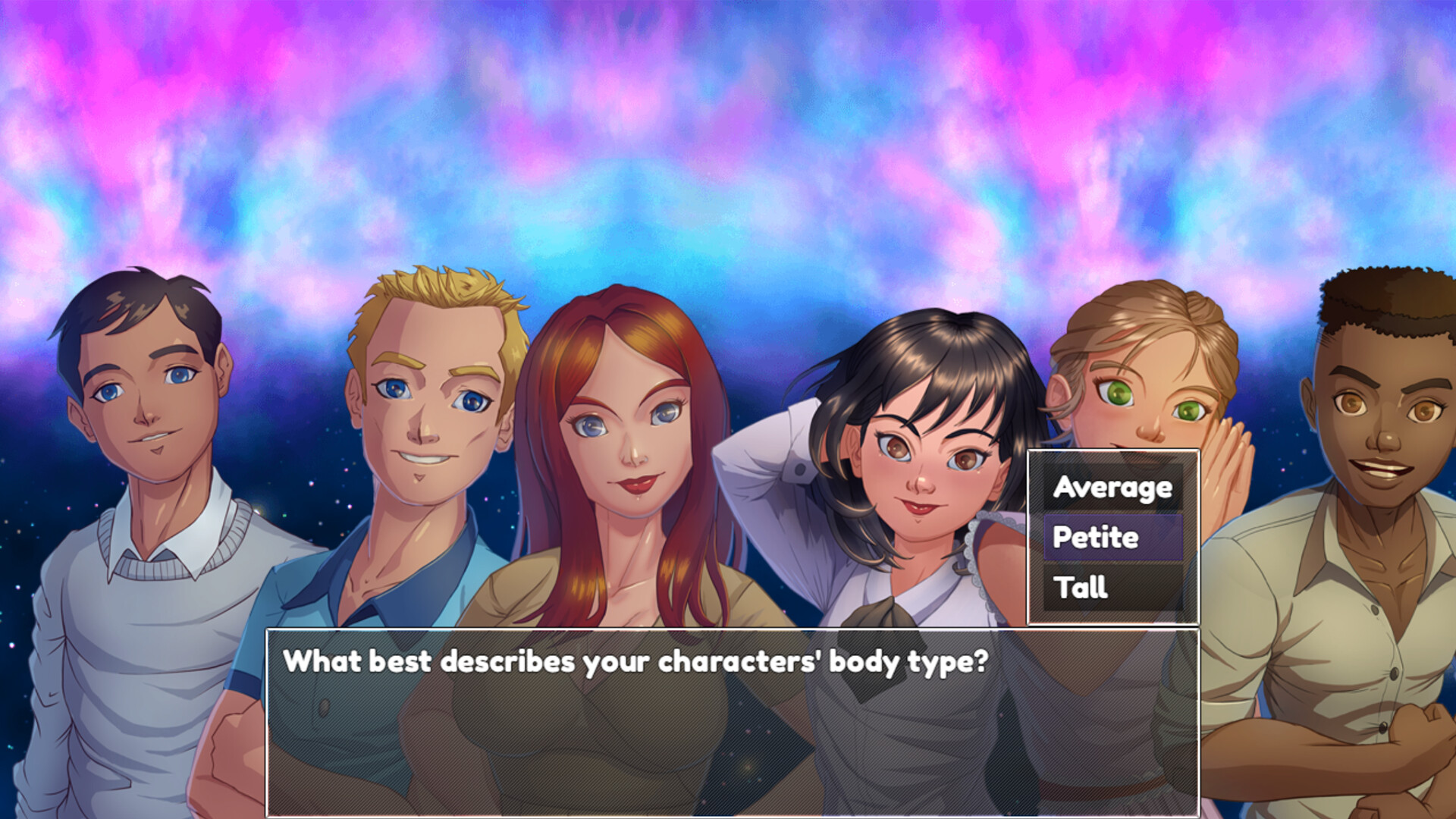Click the space between Average and Tall
Screen dimensions: 1456x819
pyautogui.click(x=1112, y=538)
